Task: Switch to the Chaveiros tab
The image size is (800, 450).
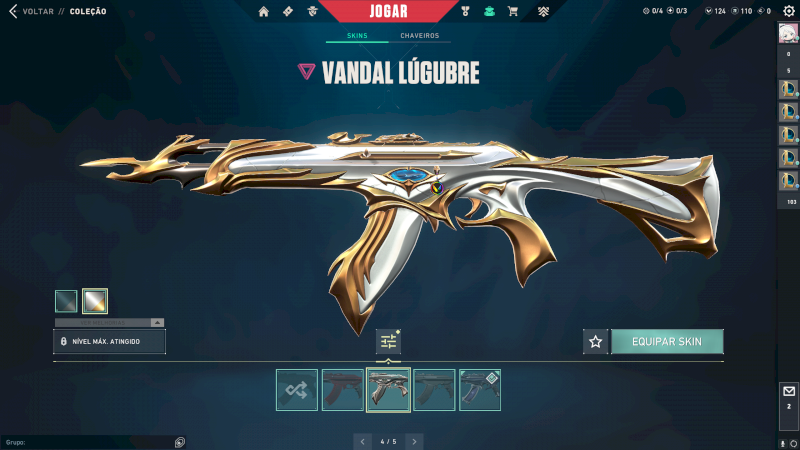Action: [419, 36]
